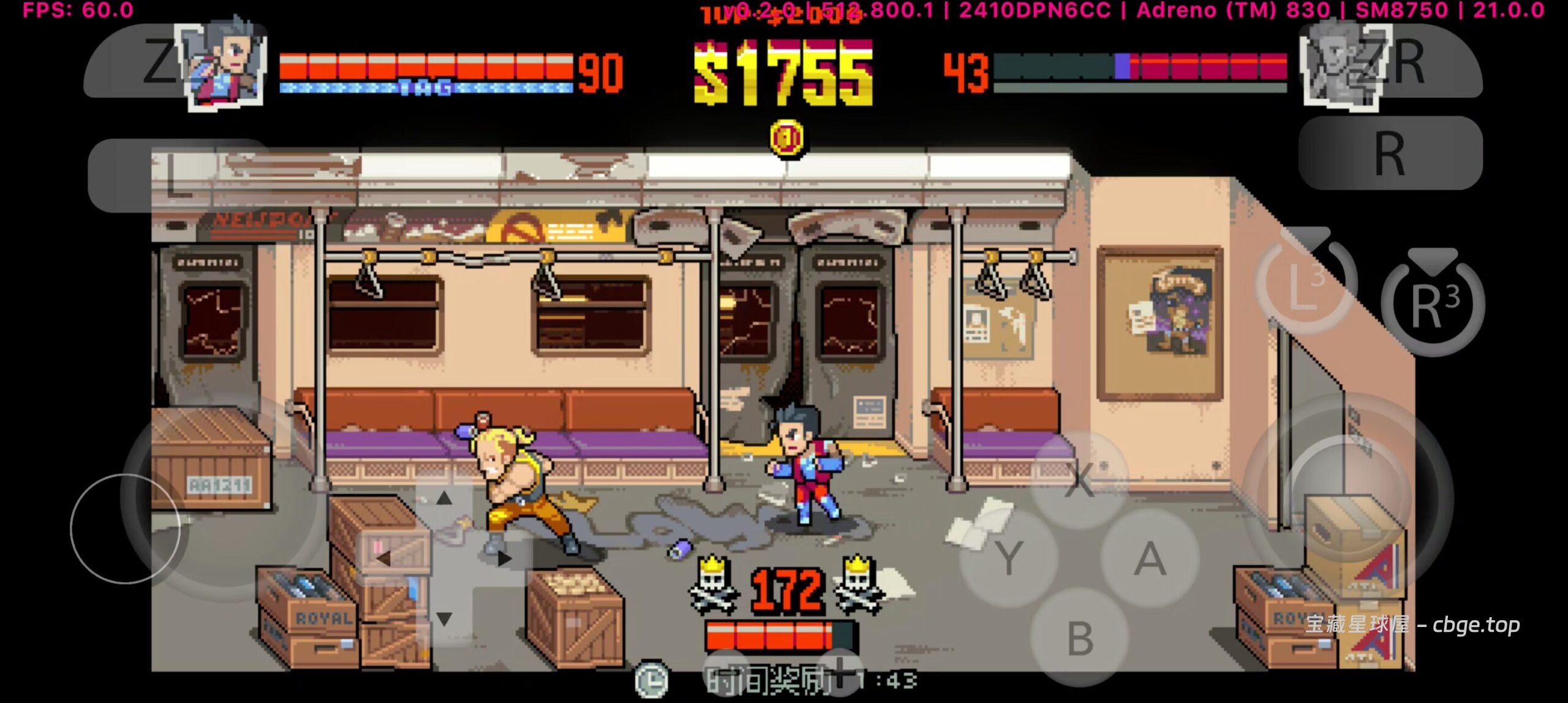This screenshot has width=1568, height=703.
Task: Tap the plus button overlay
Action: coord(840,673)
